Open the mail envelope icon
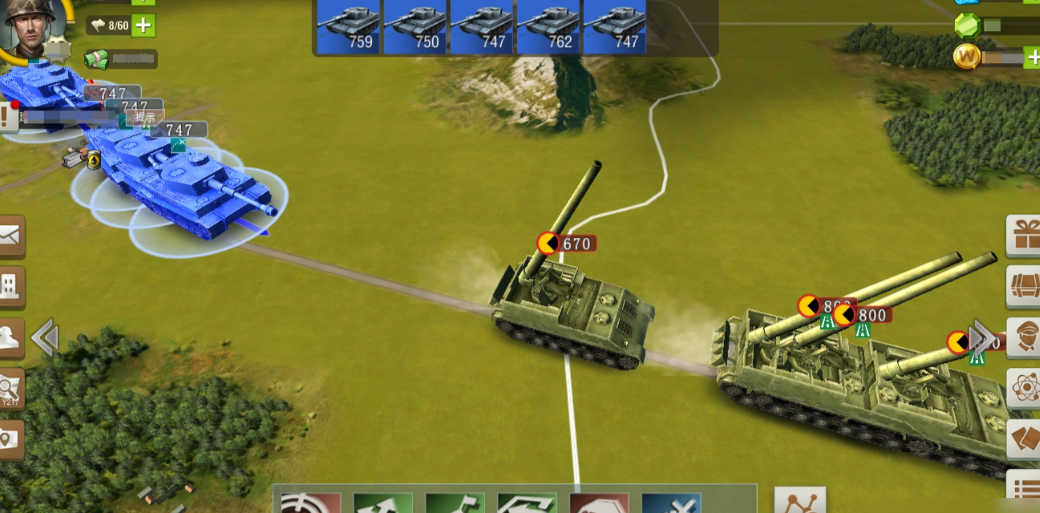1040x513 pixels. 10,236
